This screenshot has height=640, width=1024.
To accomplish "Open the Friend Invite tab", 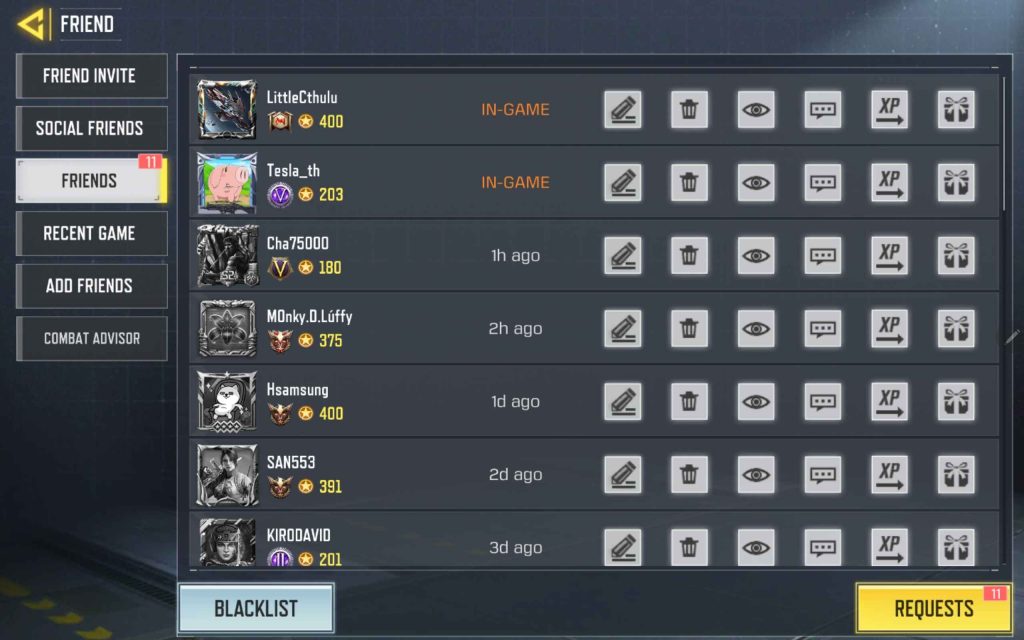I will pyautogui.click(x=90, y=76).
